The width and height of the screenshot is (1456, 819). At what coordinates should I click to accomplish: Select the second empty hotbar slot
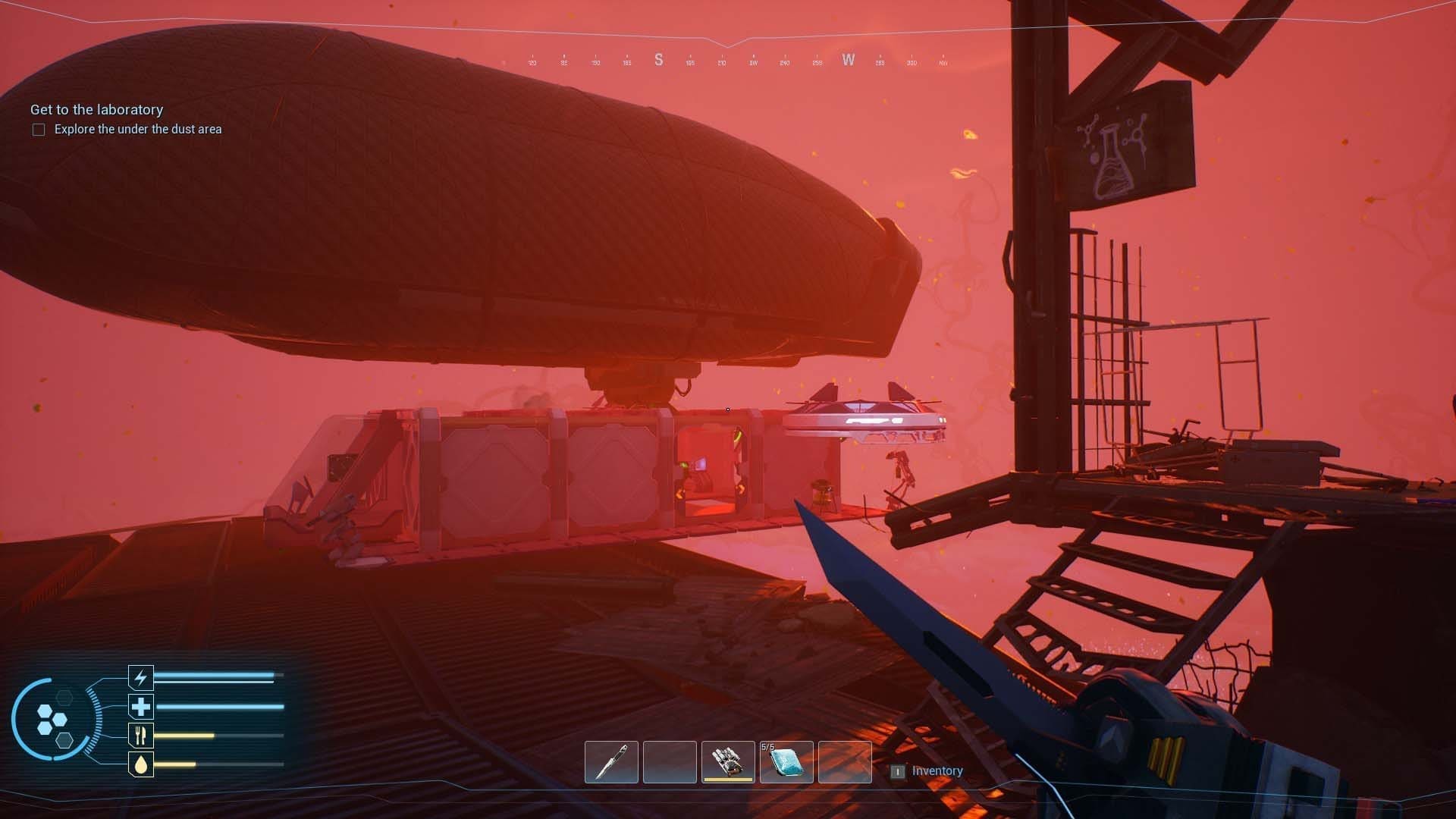pos(670,762)
